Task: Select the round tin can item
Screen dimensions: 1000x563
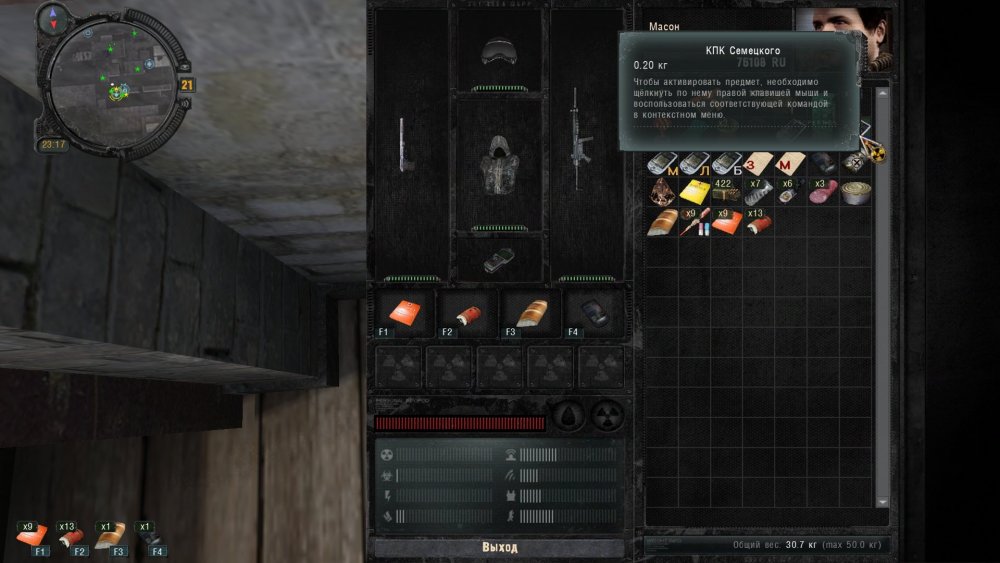Action: (855, 192)
